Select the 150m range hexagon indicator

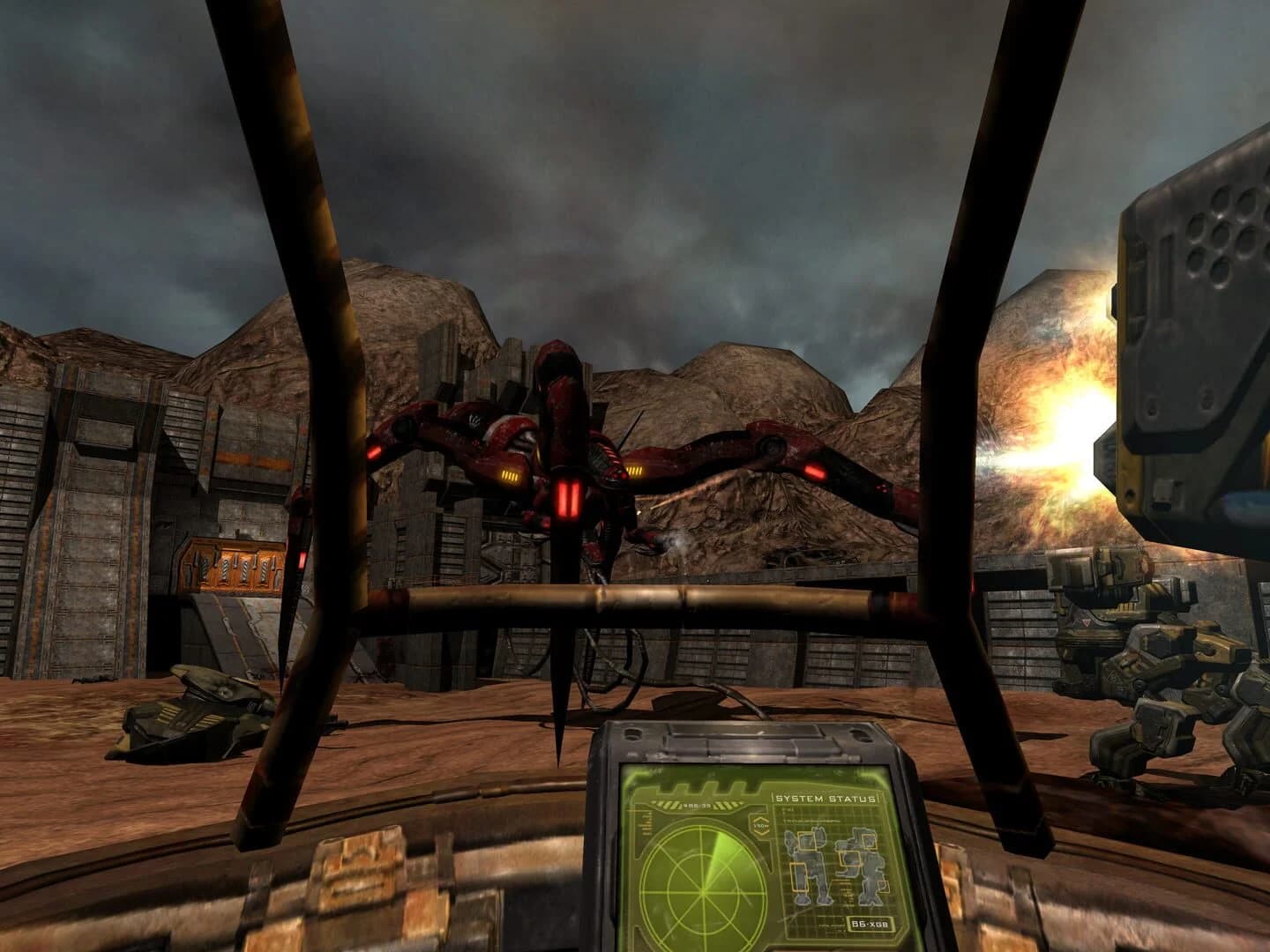point(759,825)
